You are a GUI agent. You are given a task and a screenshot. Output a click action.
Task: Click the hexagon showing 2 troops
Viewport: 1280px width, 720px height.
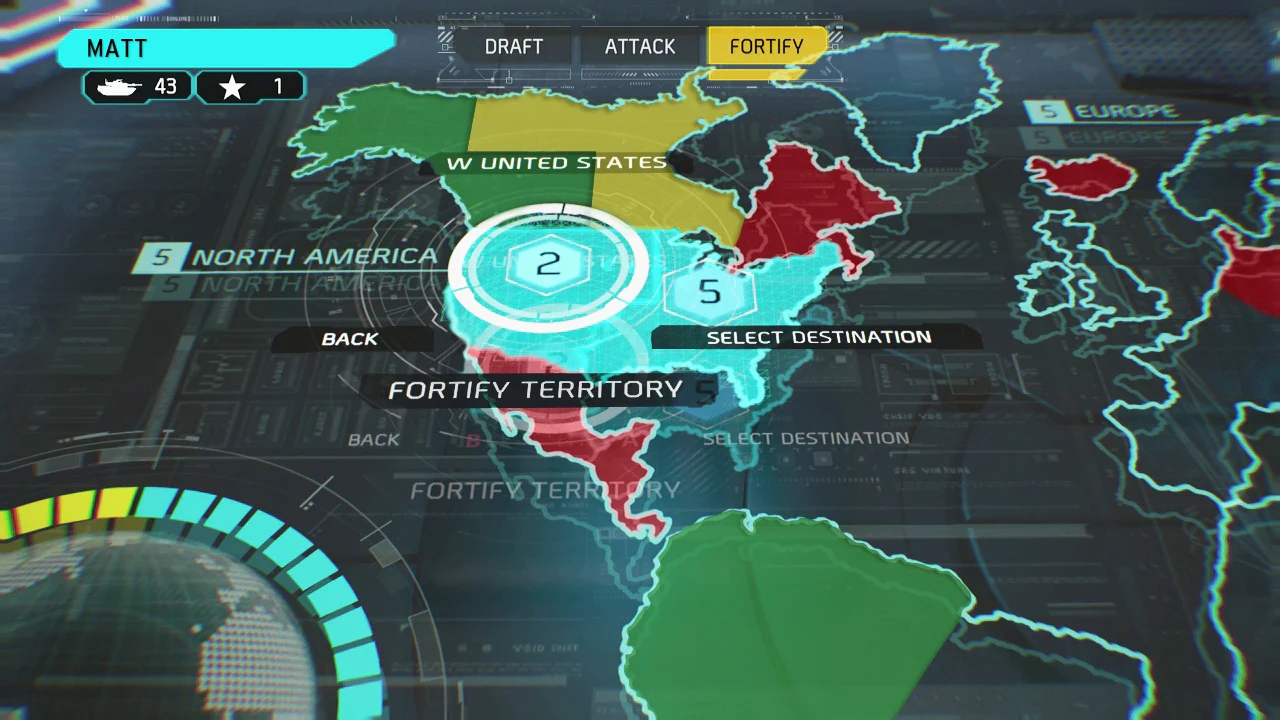(x=548, y=263)
